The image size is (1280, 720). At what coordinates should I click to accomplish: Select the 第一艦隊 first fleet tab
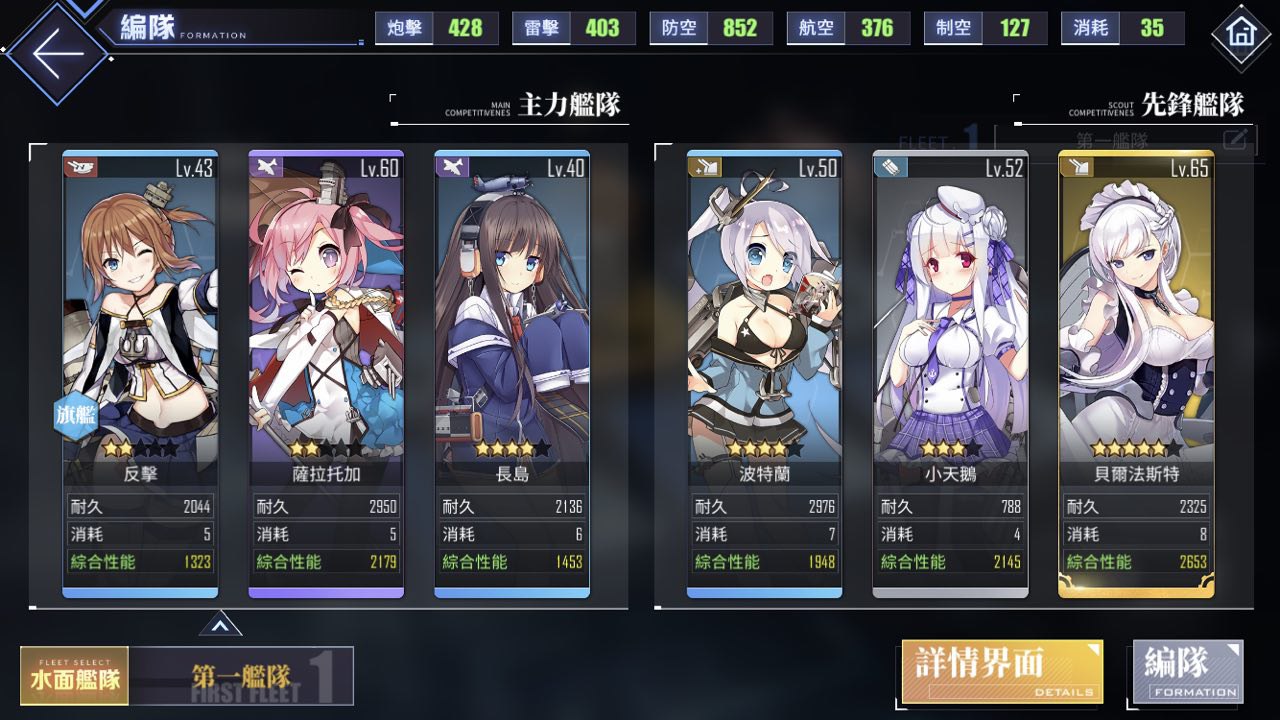click(242, 676)
